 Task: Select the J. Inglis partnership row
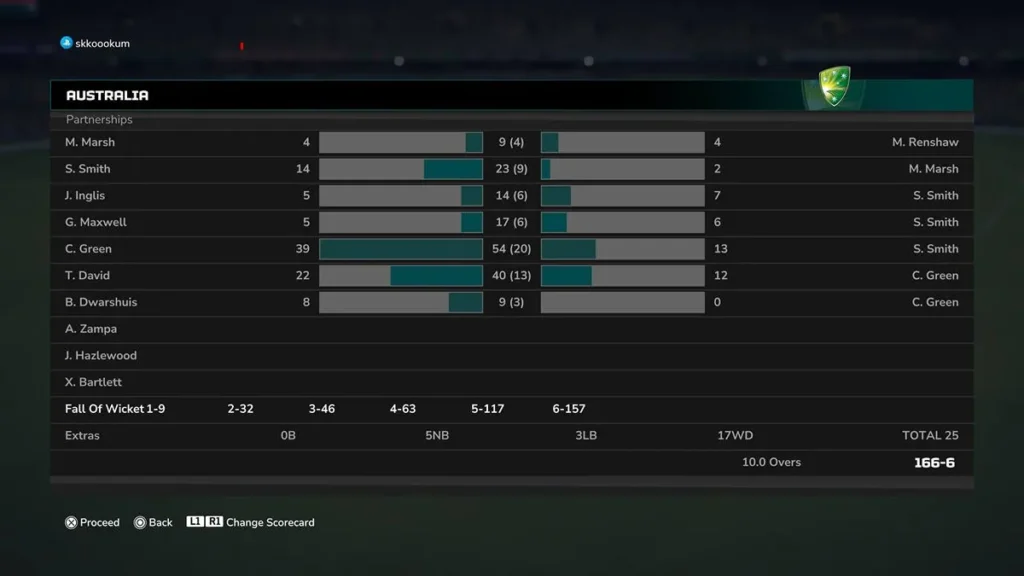coord(511,196)
